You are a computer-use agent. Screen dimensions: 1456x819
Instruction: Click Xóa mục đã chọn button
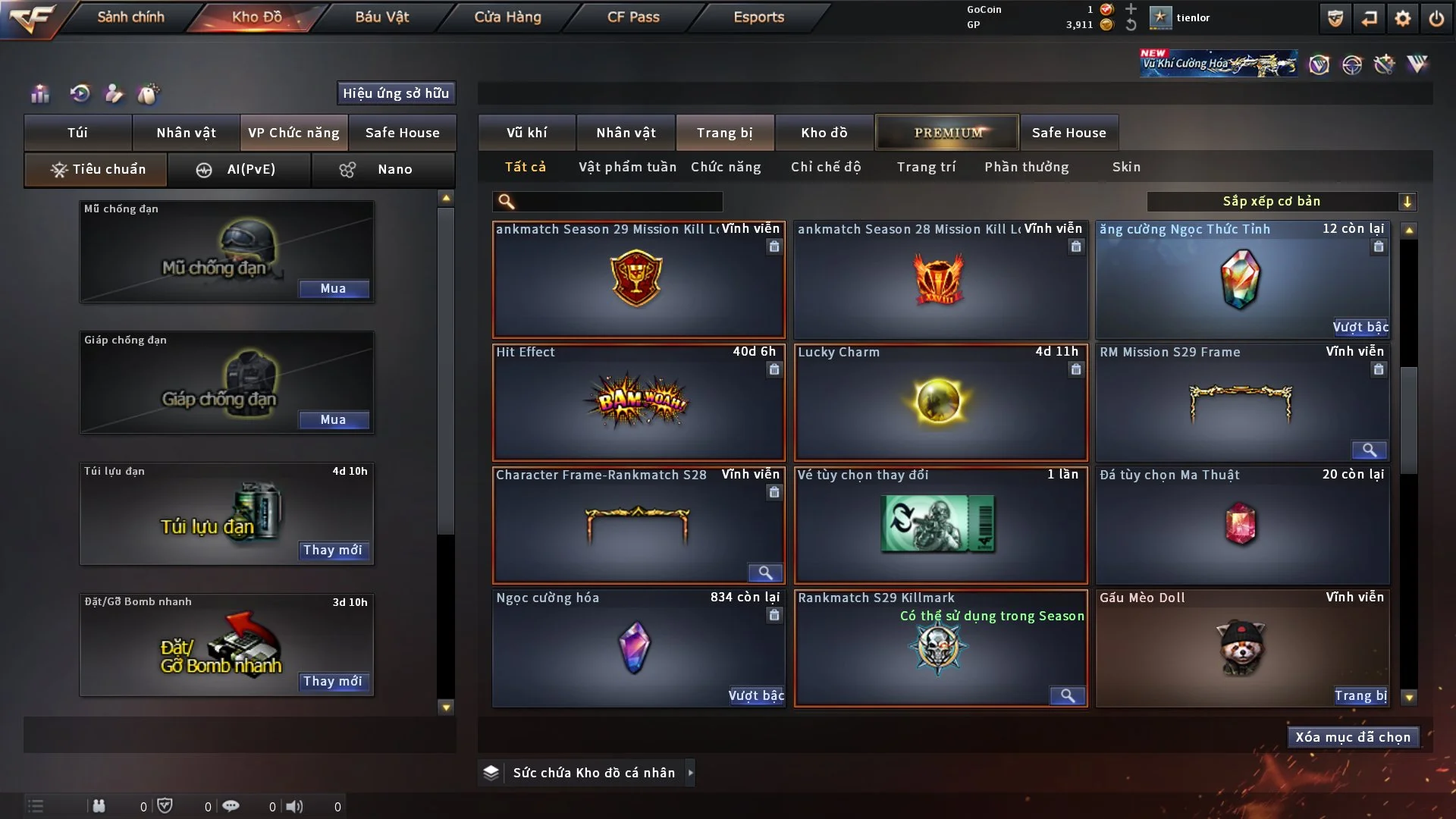tap(1353, 737)
